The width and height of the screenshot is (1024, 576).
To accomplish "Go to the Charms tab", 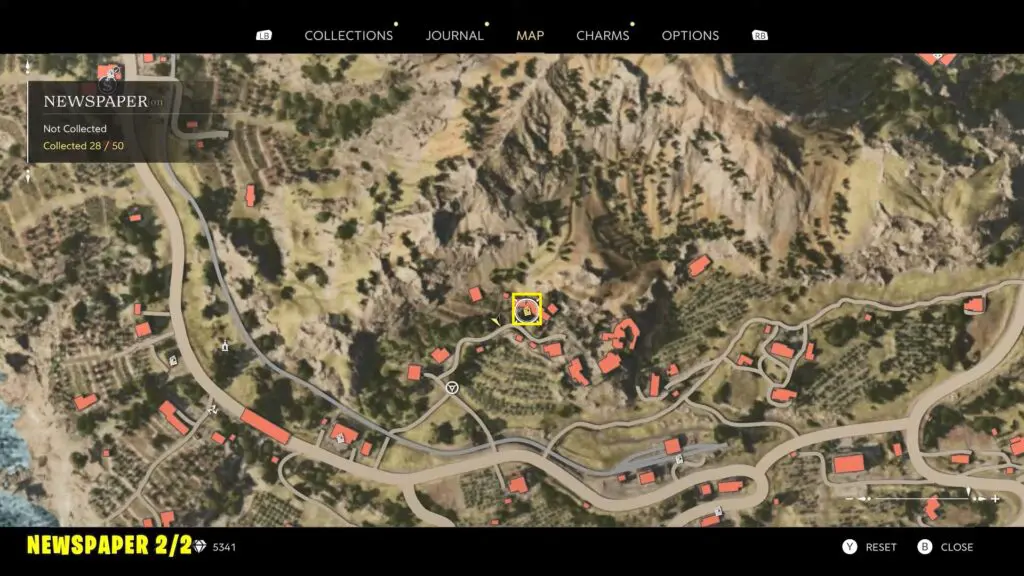I will click(x=603, y=35).
